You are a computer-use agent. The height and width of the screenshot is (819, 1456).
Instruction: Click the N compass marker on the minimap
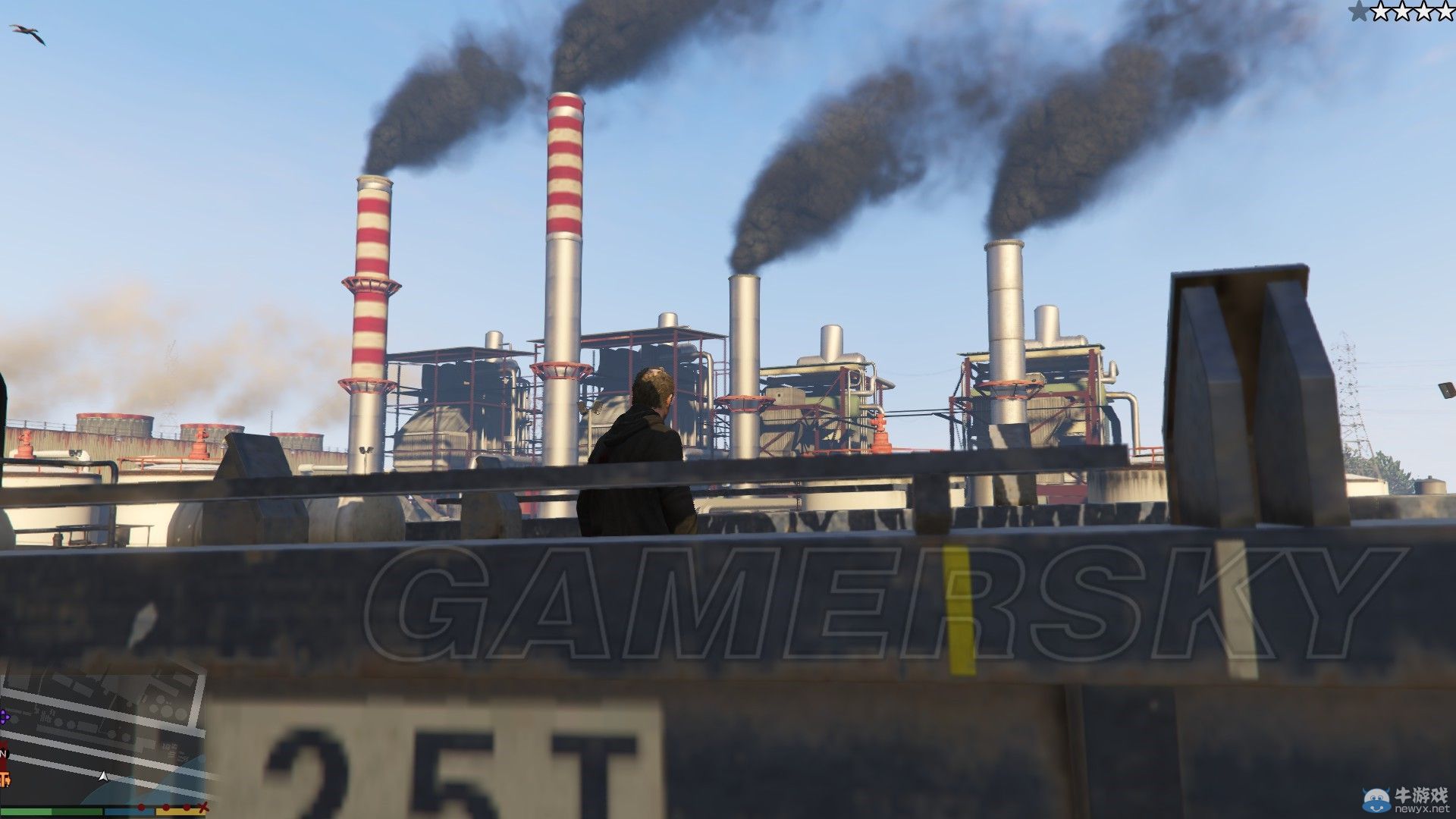tap(4, 754)
